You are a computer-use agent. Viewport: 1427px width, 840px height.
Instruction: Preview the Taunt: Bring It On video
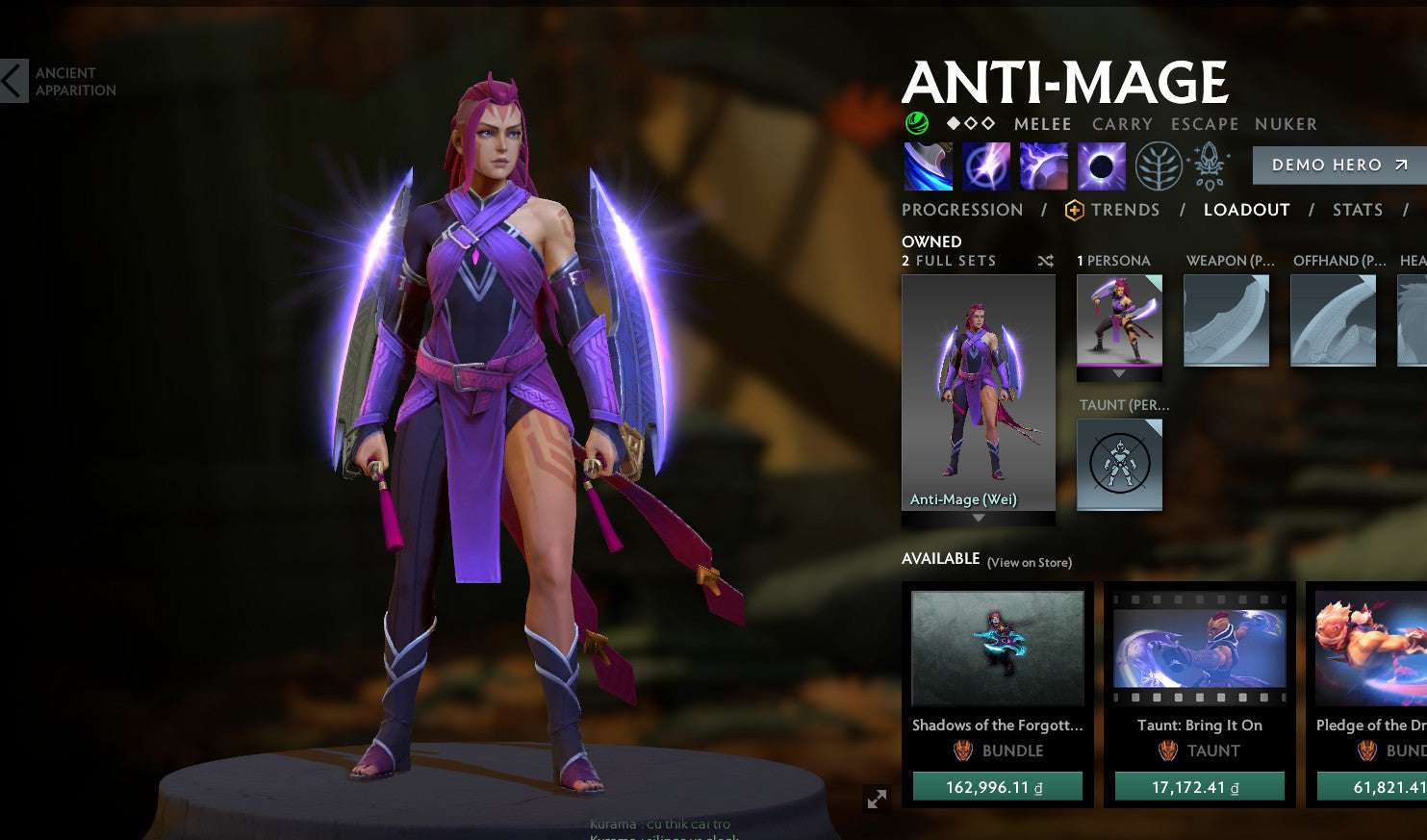point(1199,647)
